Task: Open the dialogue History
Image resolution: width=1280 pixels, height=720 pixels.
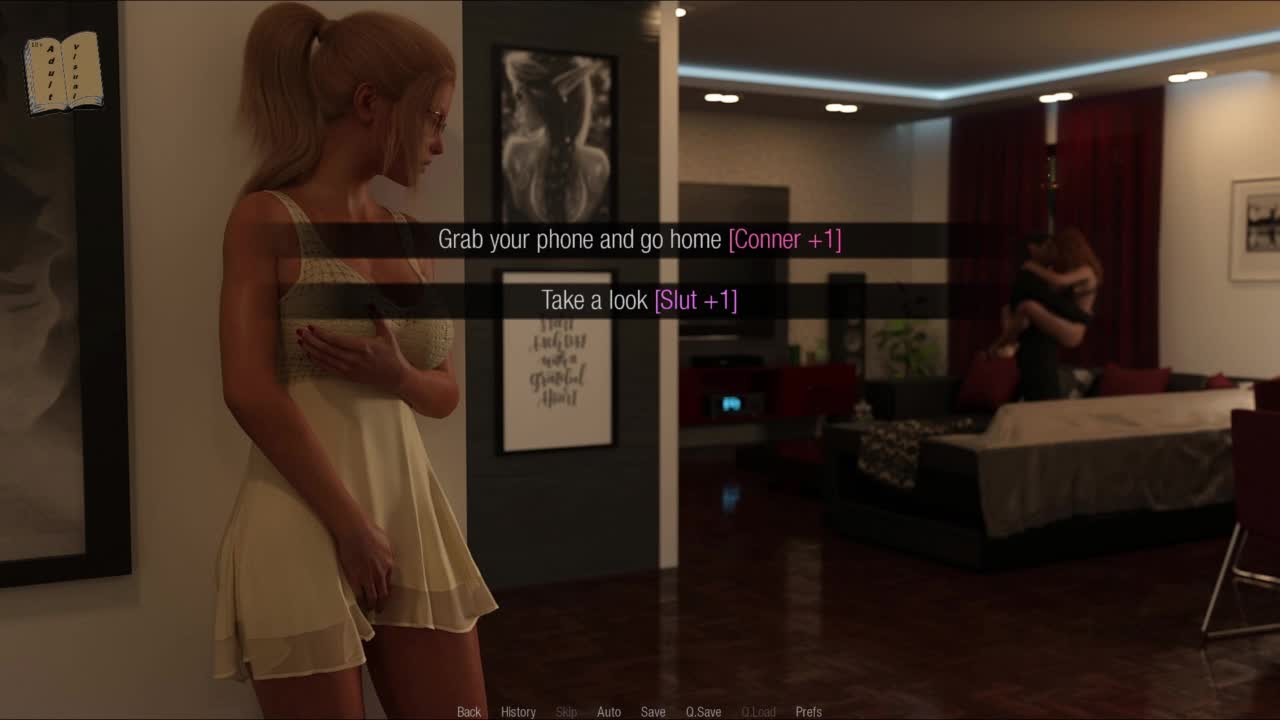Action: point(518,712)
